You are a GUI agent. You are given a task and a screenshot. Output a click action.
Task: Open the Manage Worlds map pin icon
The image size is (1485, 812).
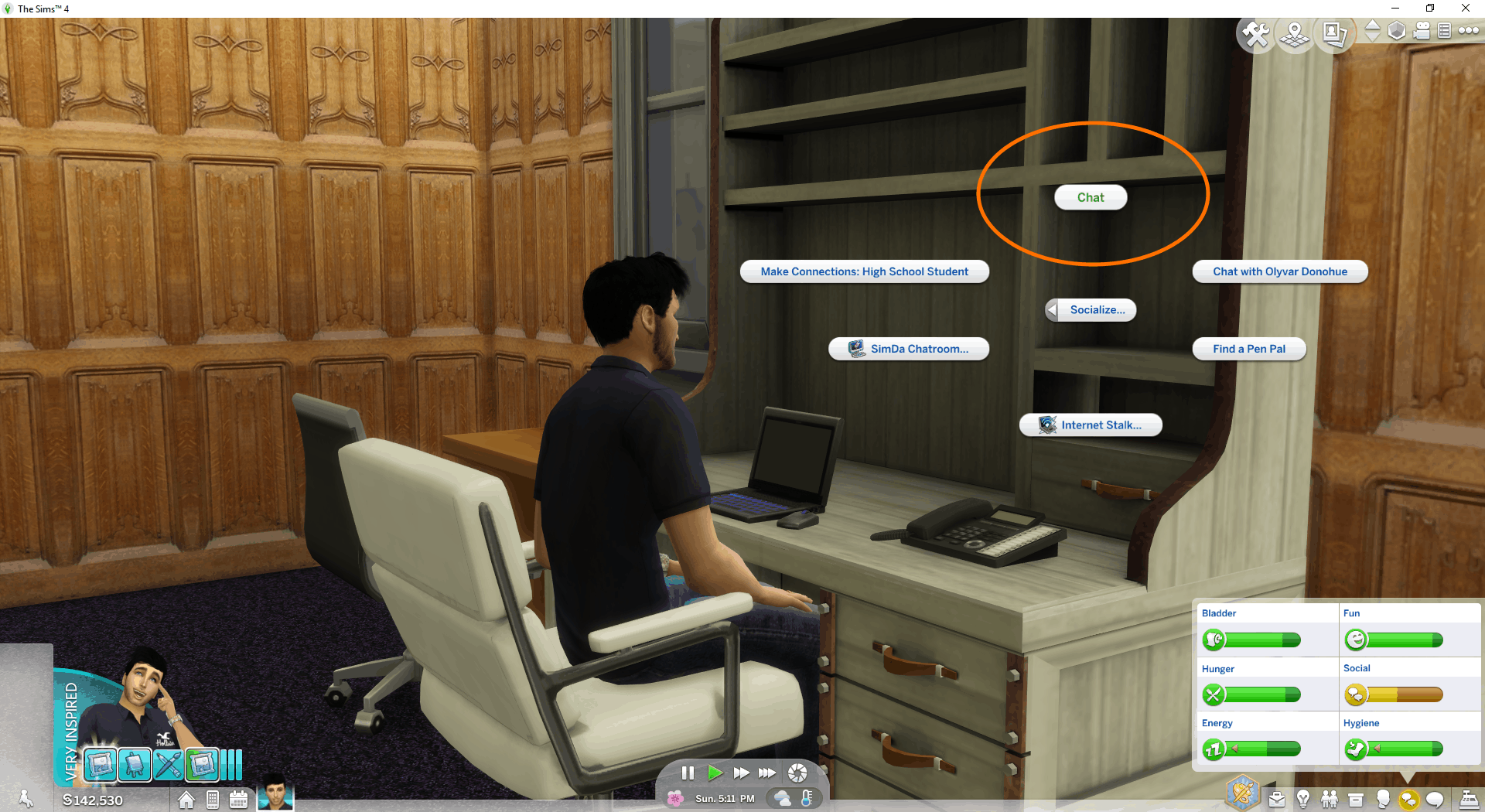1295,34
